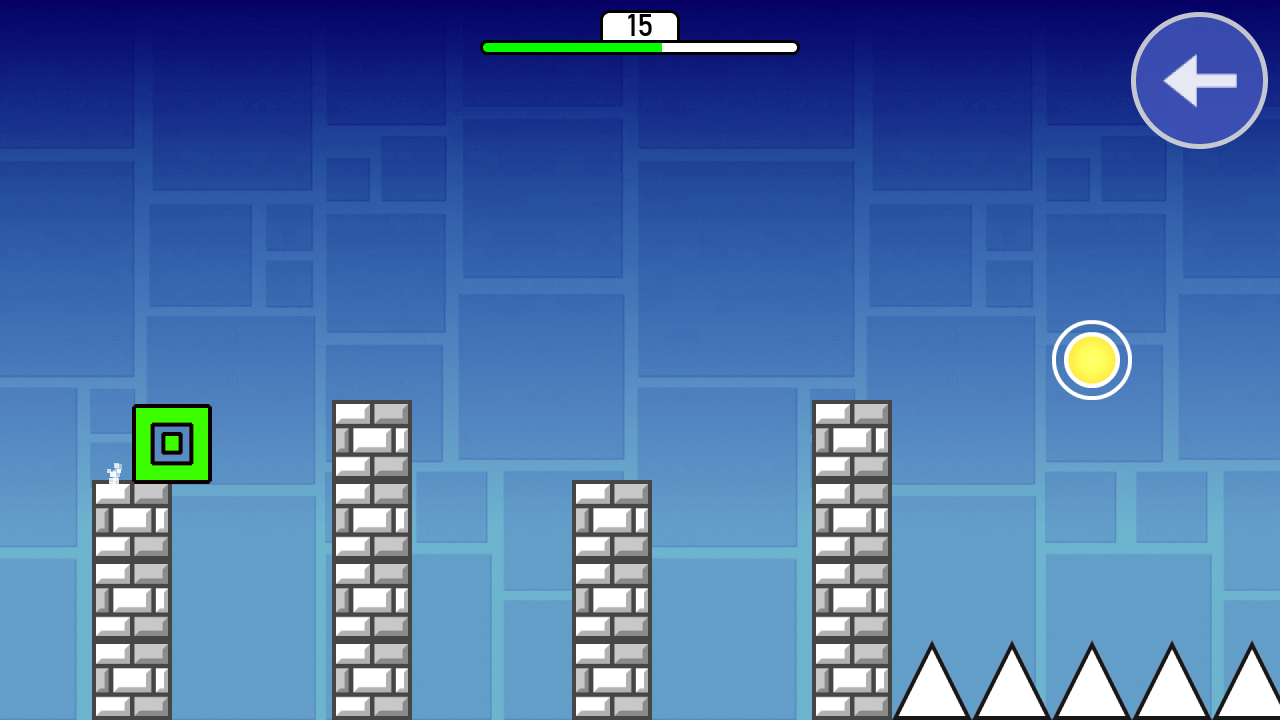Tap the white back arrow icon
The image size is (1280, 720).
click(x=1199, y=80)
